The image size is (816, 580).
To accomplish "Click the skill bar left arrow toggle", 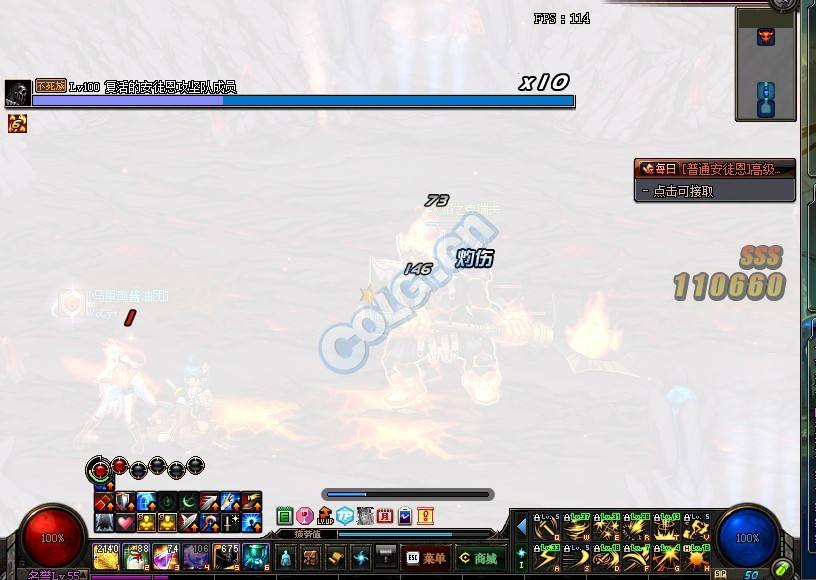I will pos(521,525).
